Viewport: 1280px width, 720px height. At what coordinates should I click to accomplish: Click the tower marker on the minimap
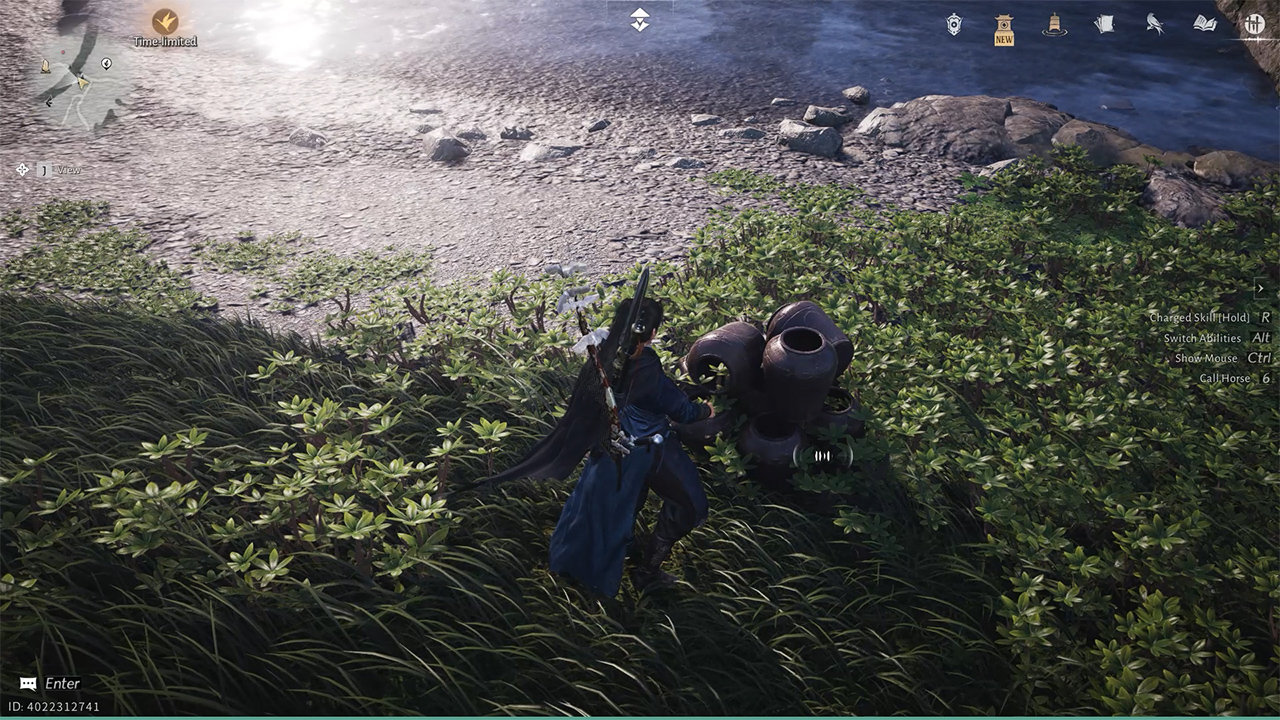tap(45, 66)
